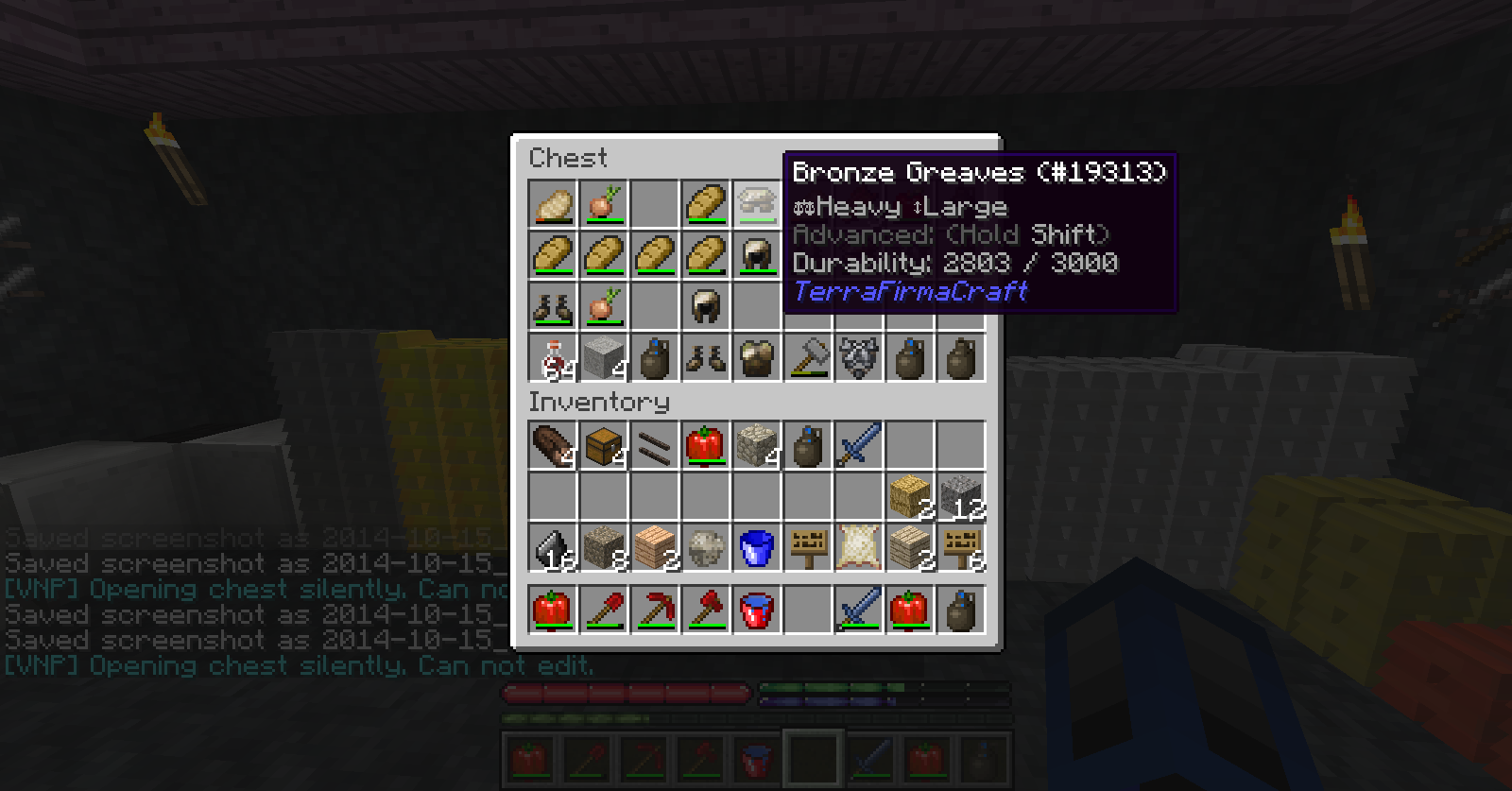This screenshot has height=791, width=1512.
Task: Select the red pickaxe in the hotbar
Action: [x=655, y=610]
